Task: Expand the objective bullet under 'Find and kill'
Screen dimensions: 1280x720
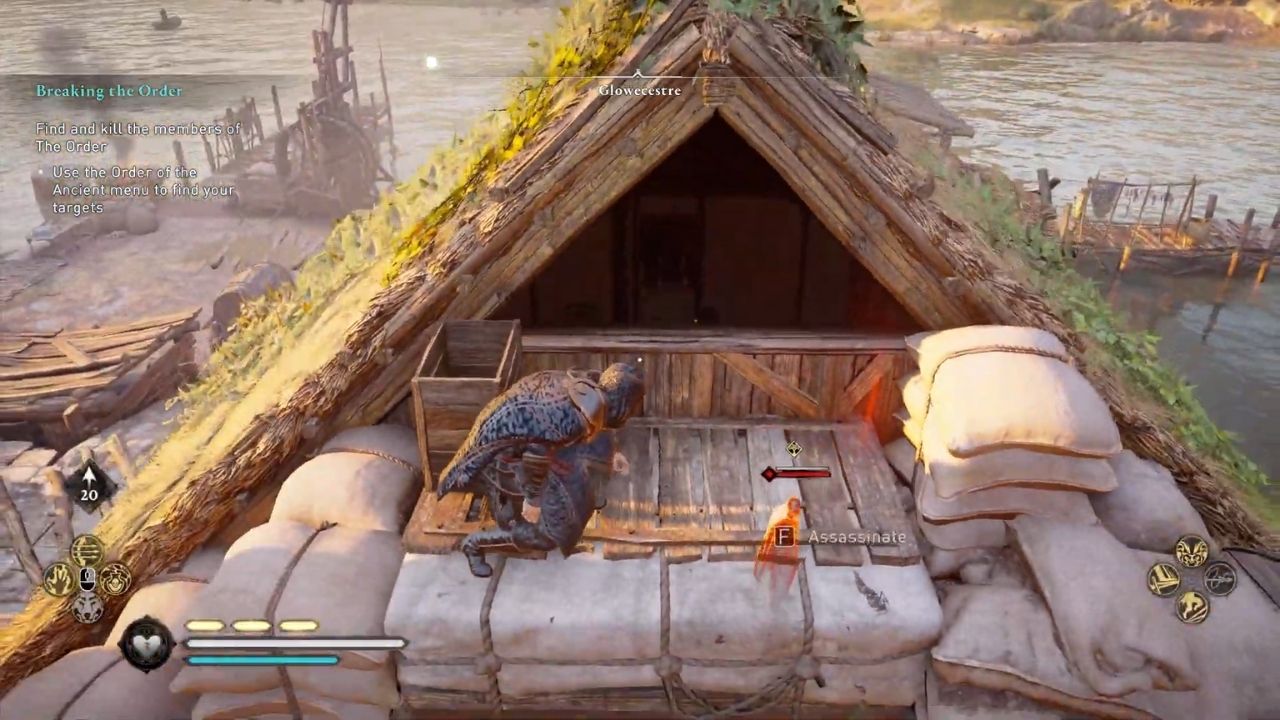Action: coord(43,172)
